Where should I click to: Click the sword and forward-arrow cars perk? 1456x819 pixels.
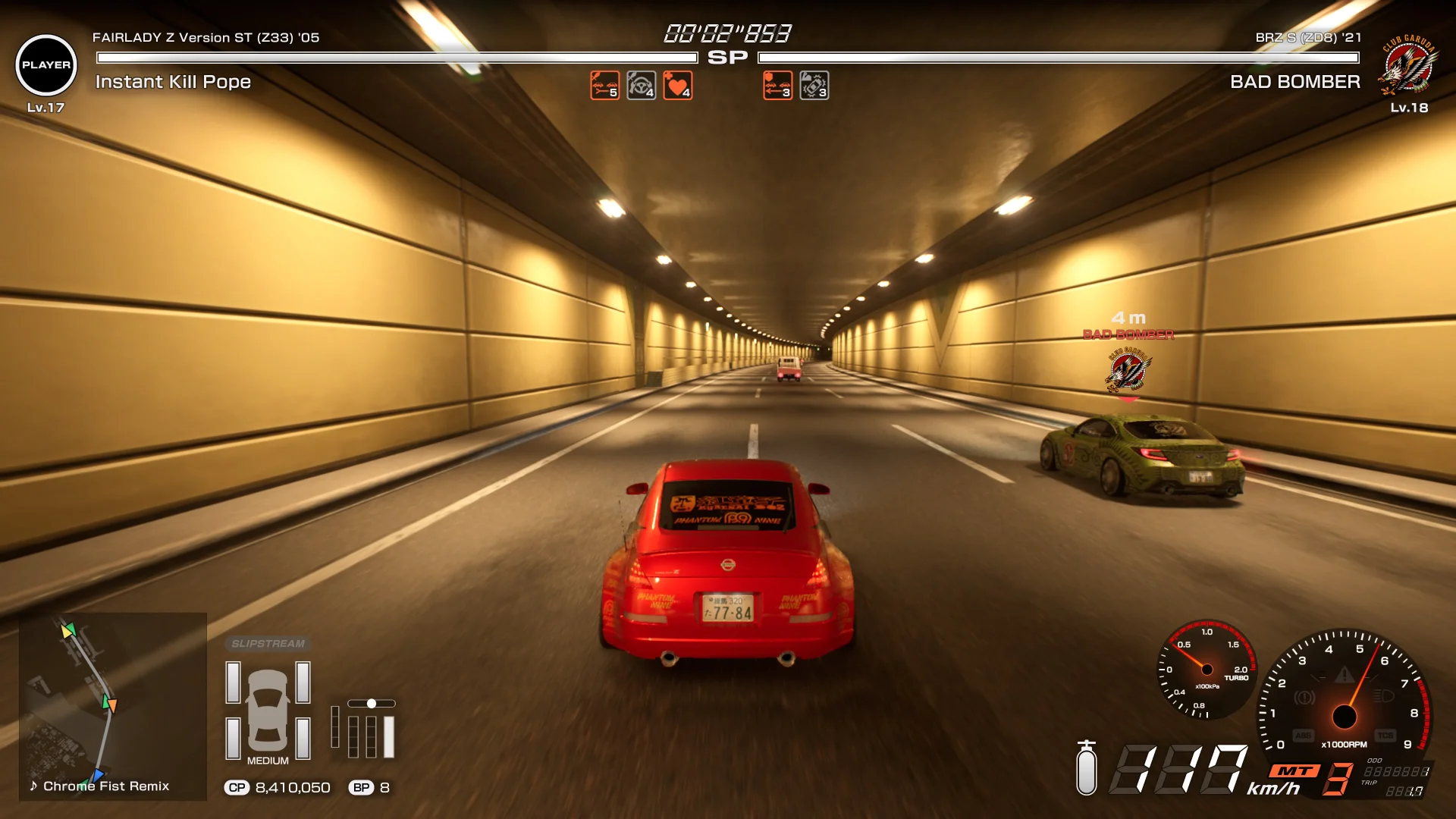click(604, 86)
